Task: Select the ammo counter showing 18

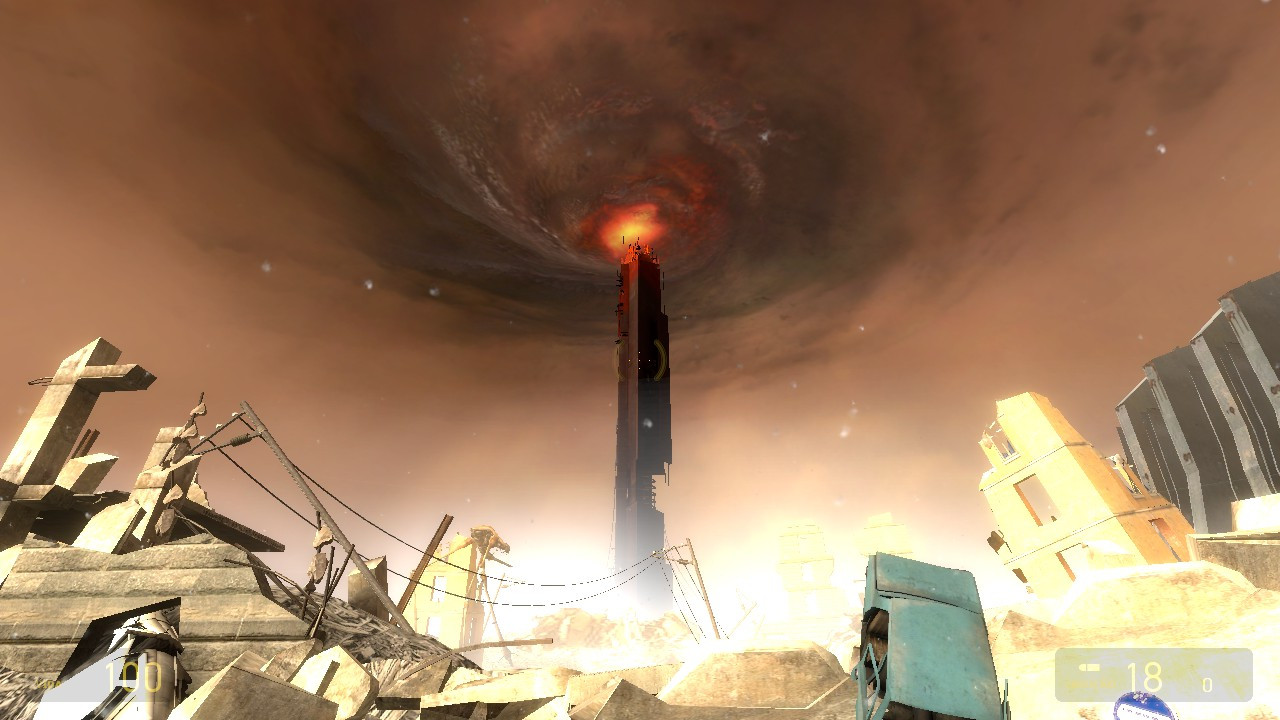Action: (1147, 676)
